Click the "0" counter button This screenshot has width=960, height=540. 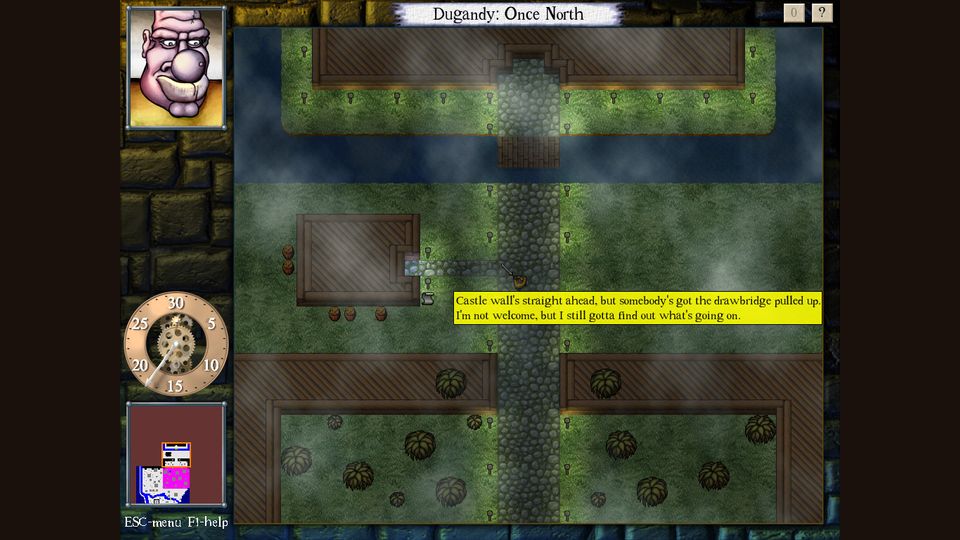(x=794, y=13)
